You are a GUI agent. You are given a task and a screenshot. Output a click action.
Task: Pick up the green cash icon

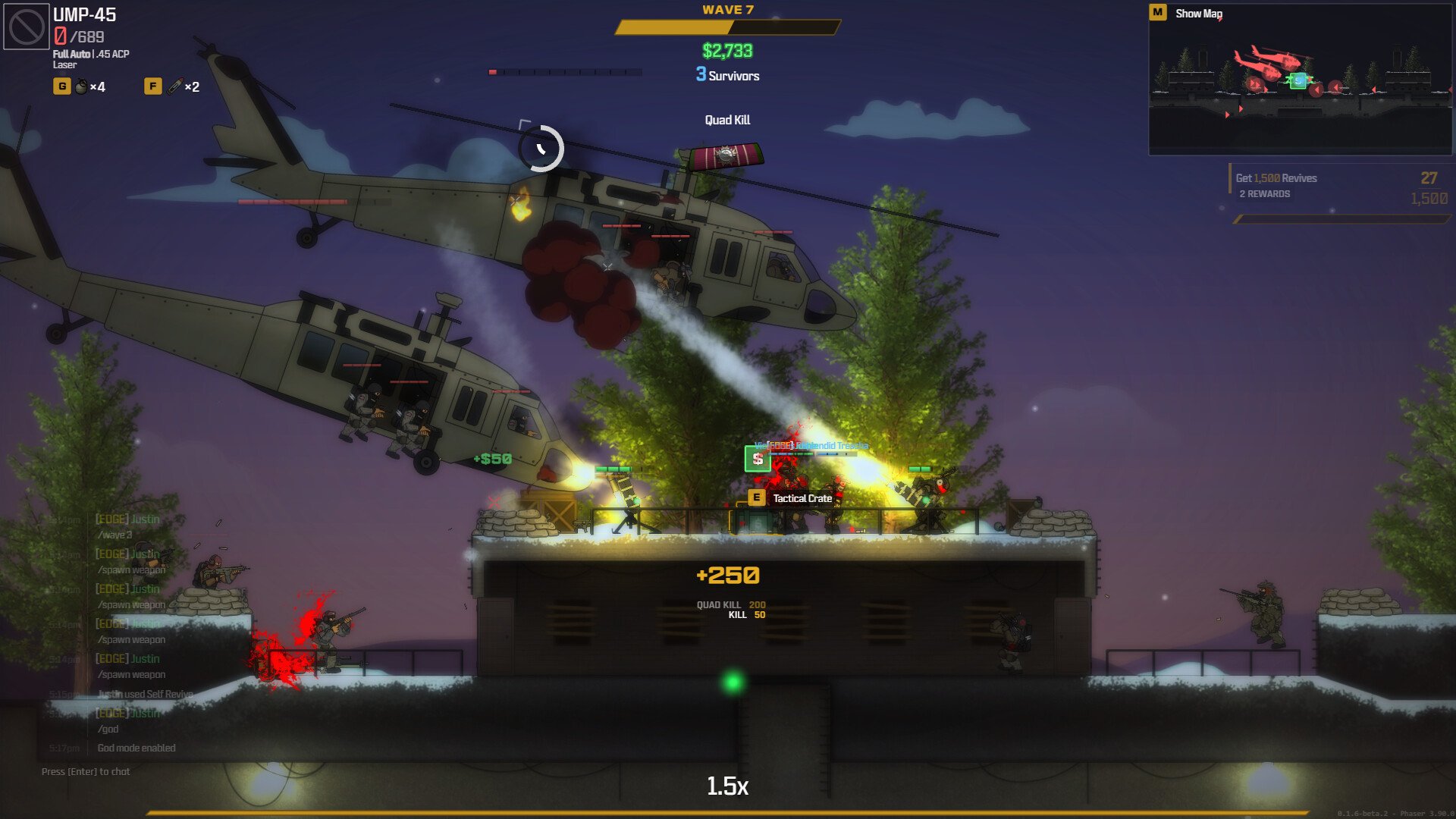[757, 459]
